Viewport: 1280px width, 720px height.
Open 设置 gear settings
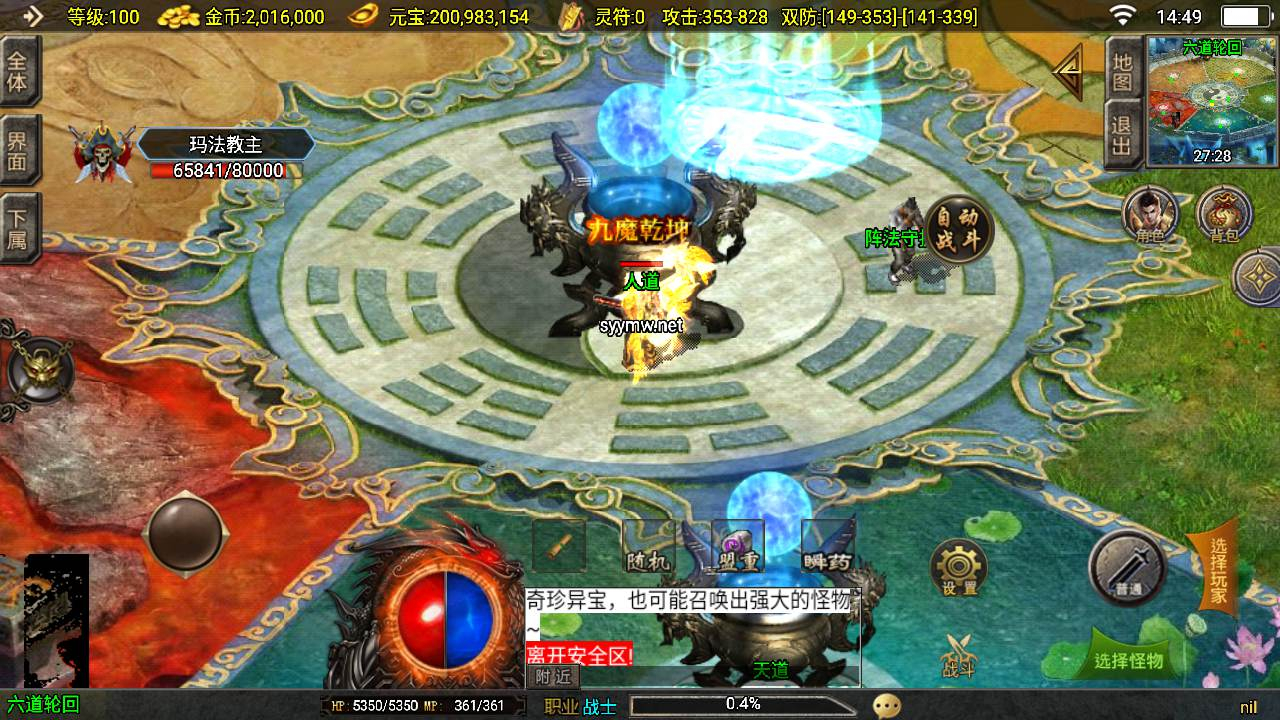(959, 568)
